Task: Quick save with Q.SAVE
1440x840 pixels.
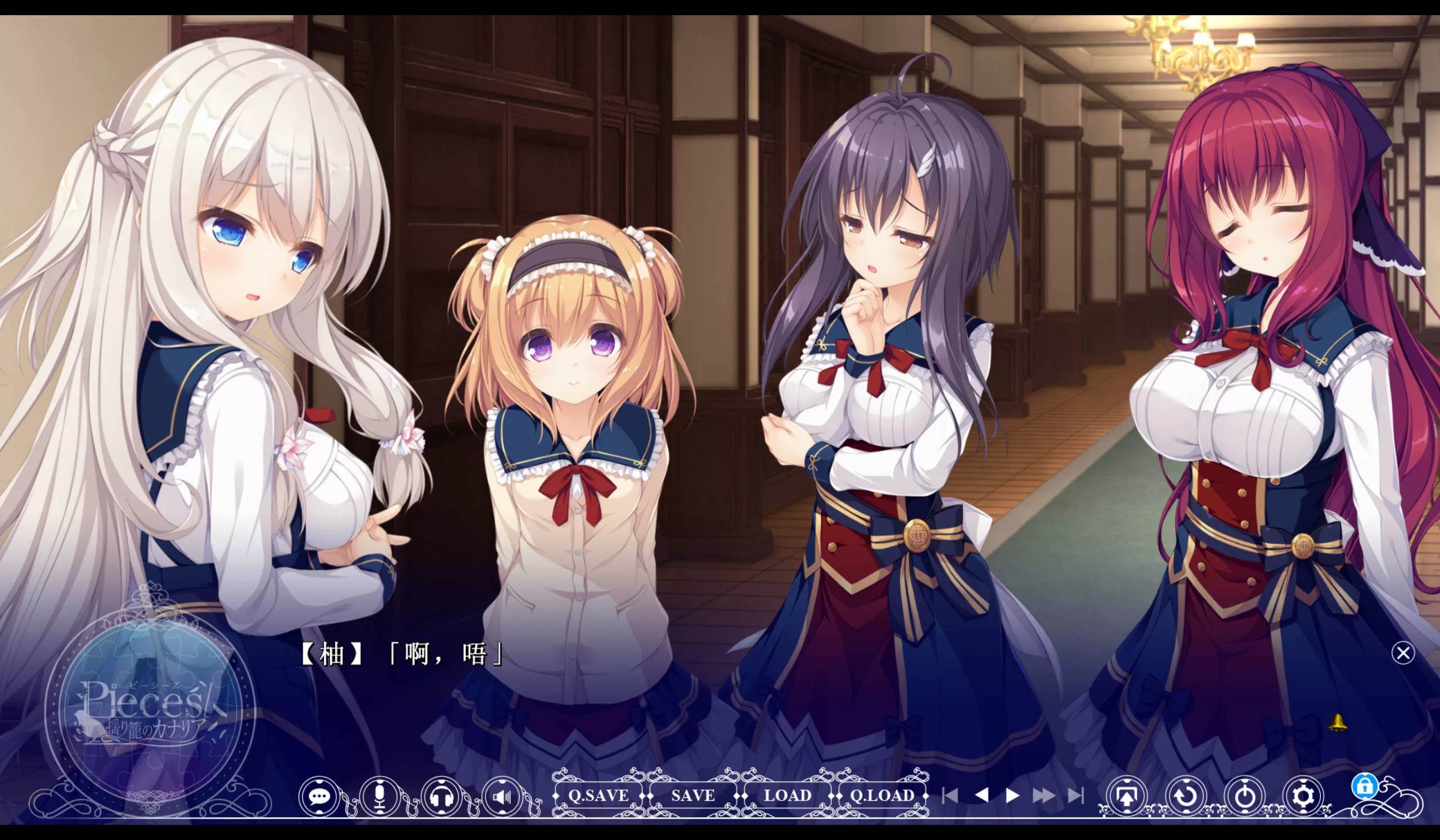Action: tap(598, 795)
